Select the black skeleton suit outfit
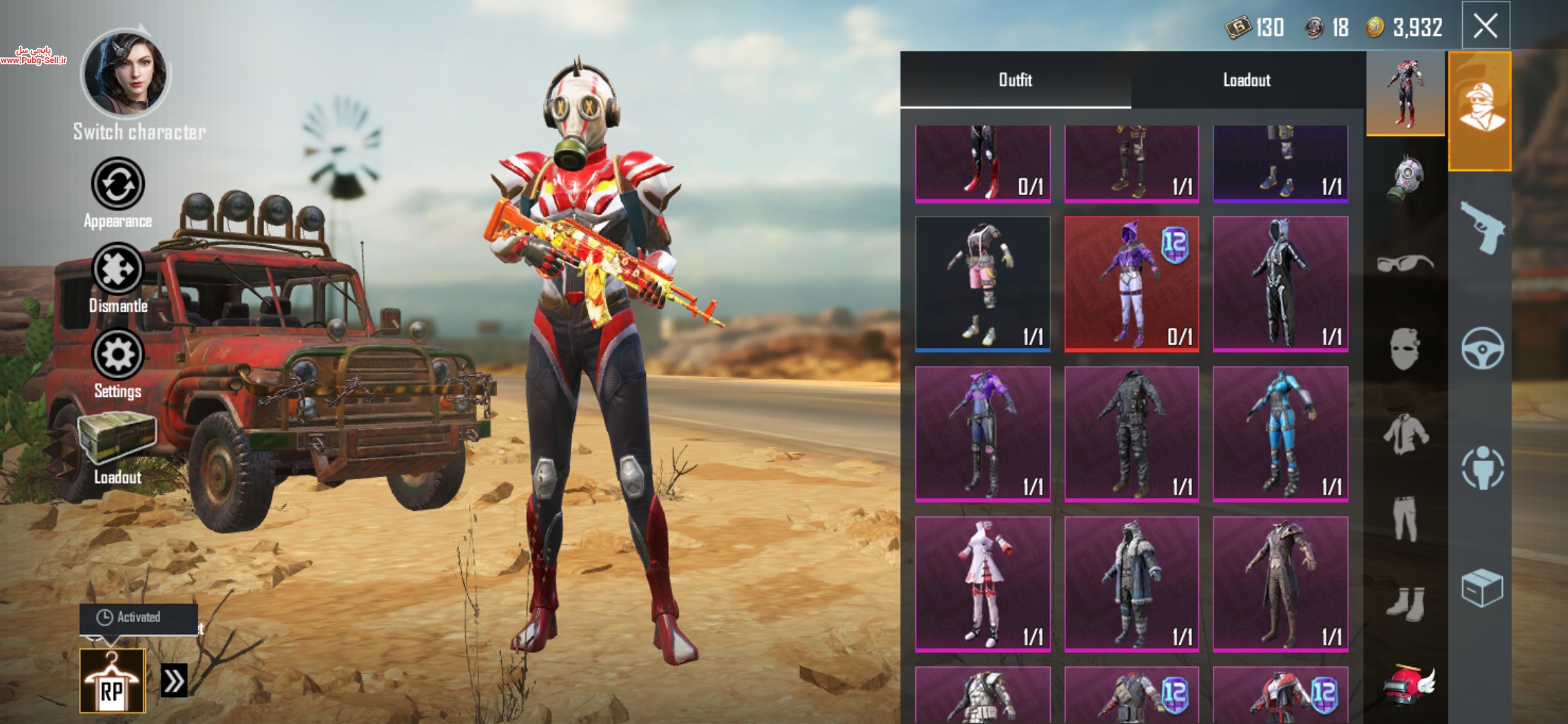This screenshot has width=1568, height=724. point(1280,284)
